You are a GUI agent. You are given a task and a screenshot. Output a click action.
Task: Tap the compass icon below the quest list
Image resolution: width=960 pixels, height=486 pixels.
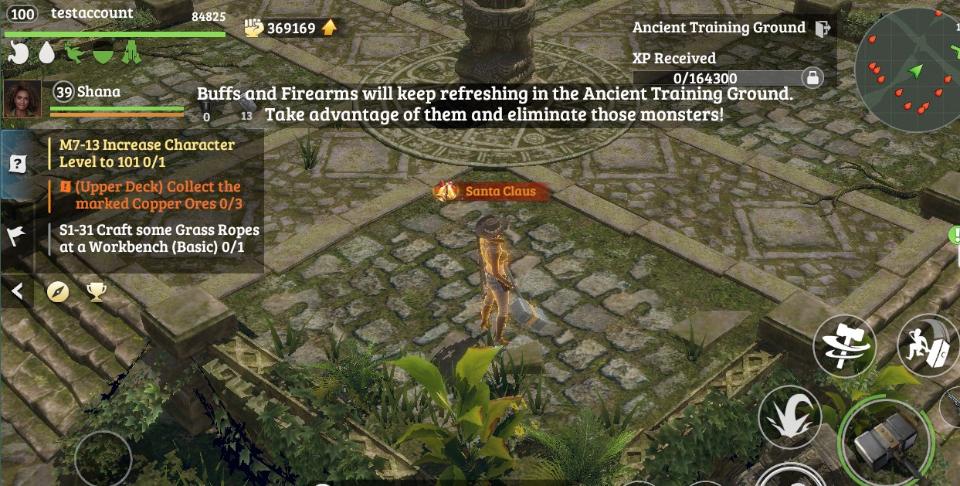click(x=58, y=291)
